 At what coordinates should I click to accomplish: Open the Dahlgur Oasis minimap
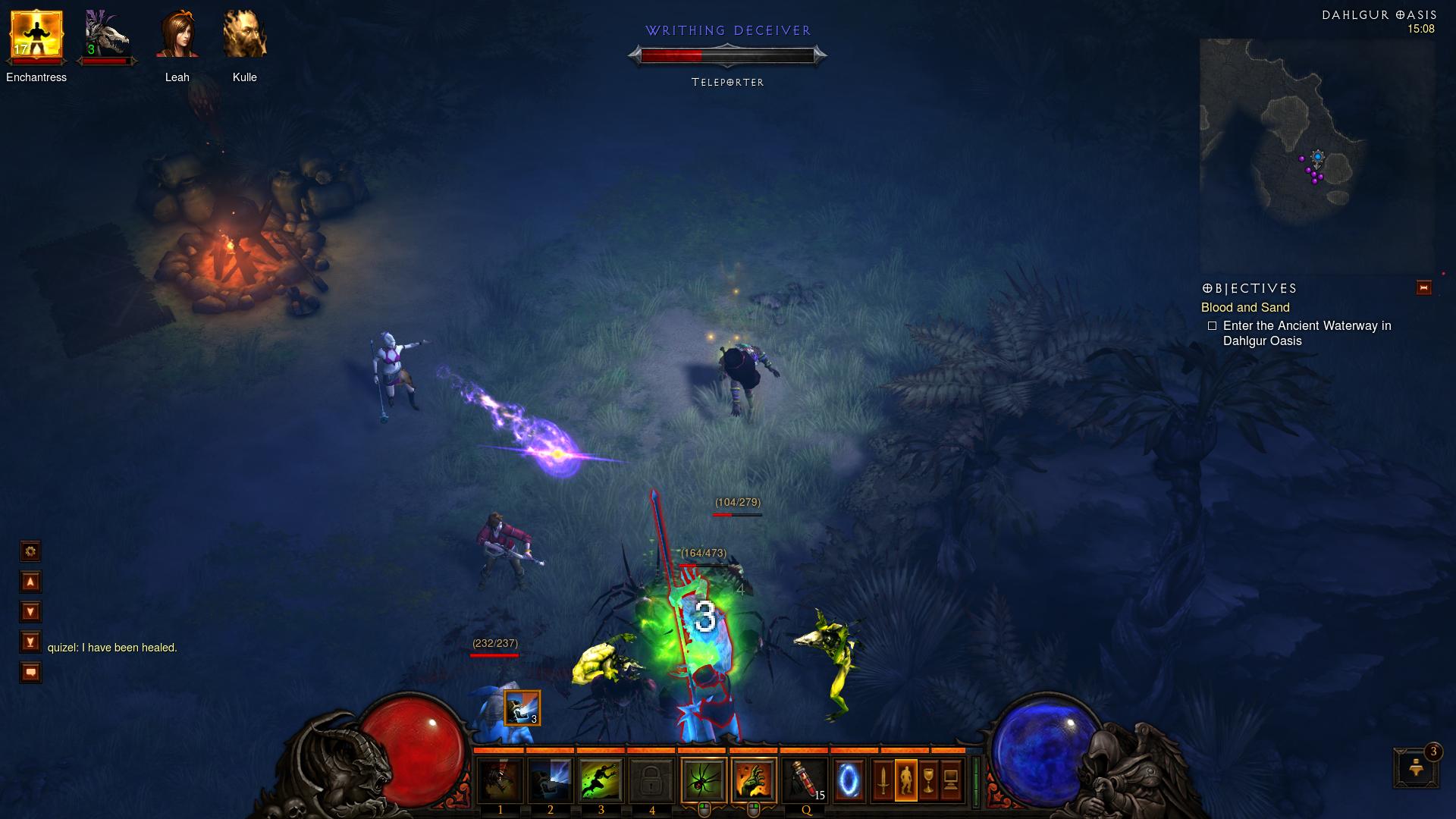coord(1316,155)
